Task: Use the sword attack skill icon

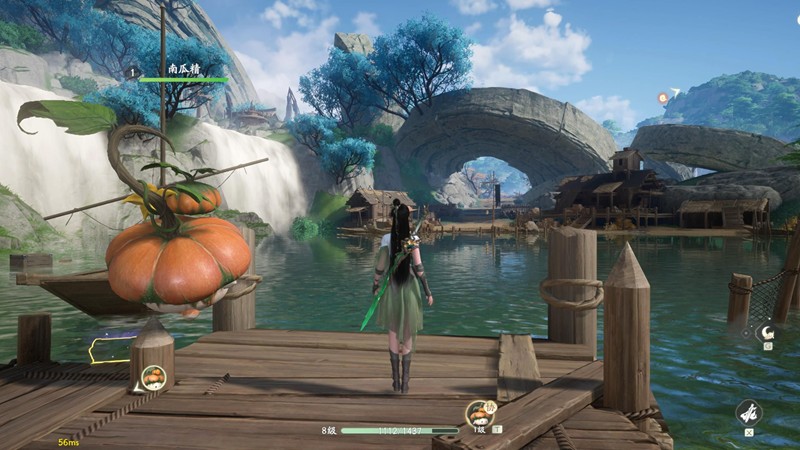Action: click(749, 411)
